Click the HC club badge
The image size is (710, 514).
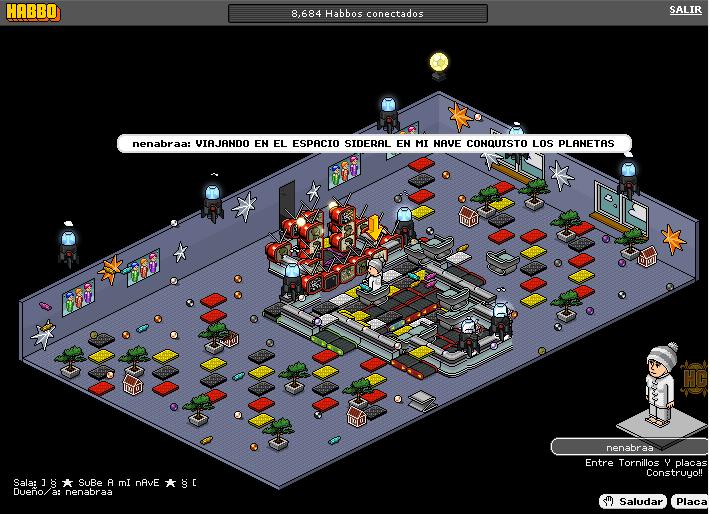695,379
